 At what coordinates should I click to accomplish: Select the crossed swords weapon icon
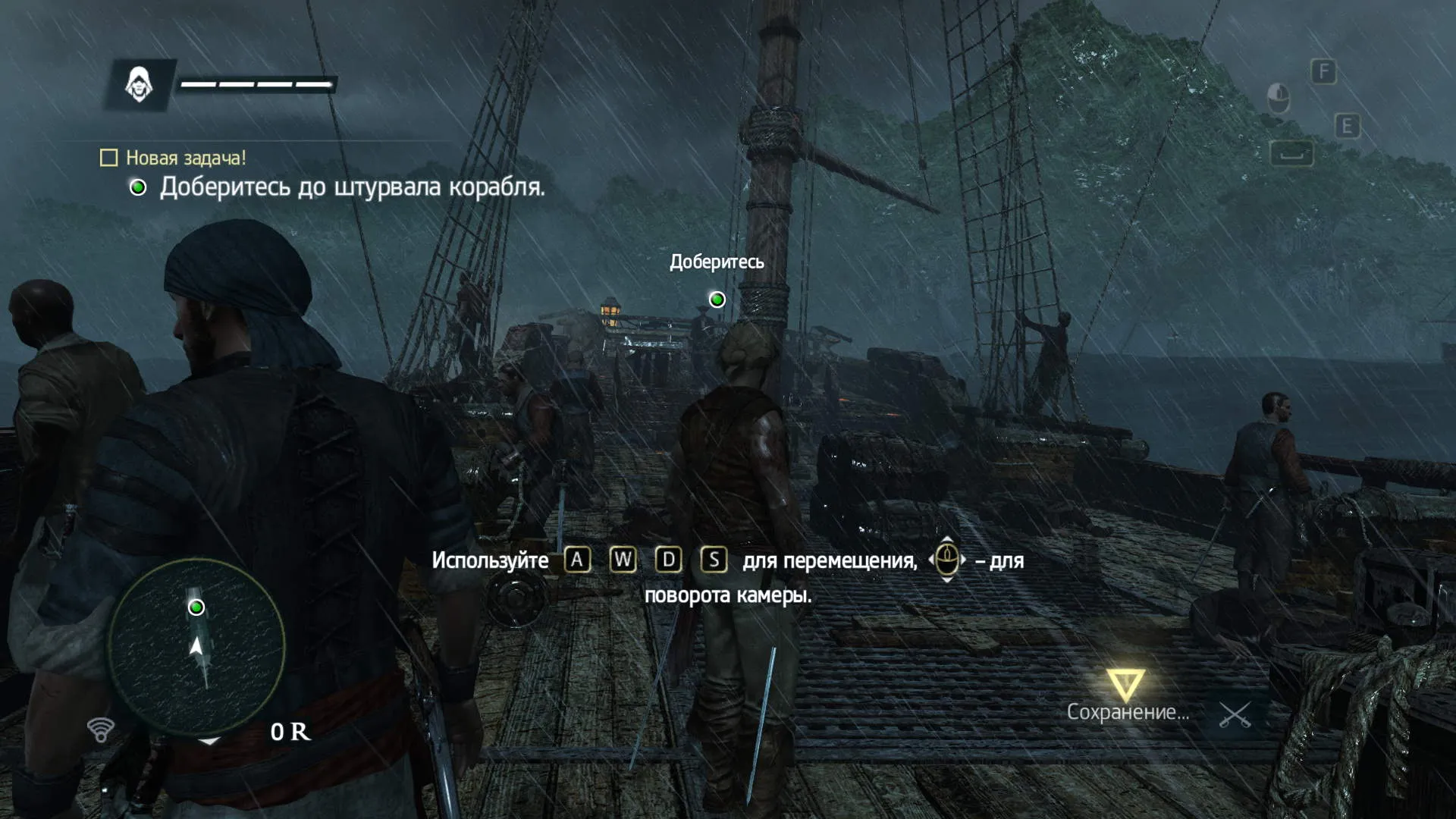[x=1235, y=714]
